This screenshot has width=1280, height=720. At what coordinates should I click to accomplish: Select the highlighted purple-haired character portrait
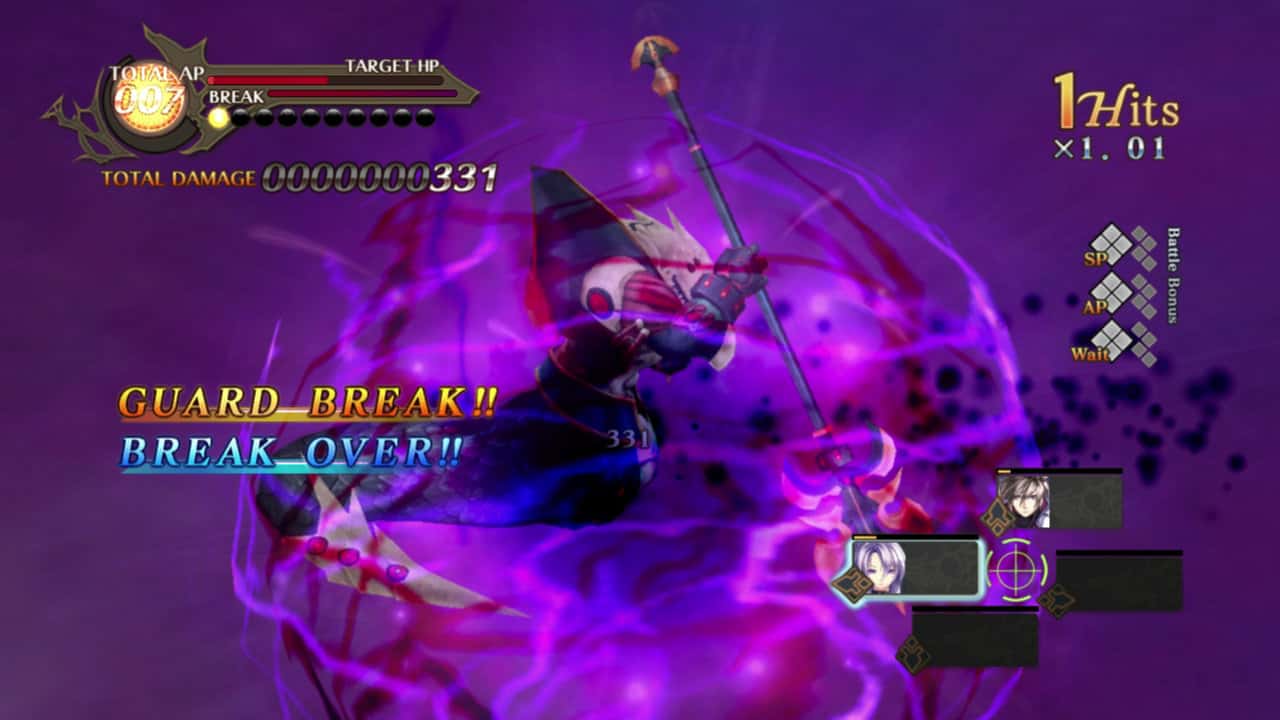pyautogui.click(x=879, y=567)
